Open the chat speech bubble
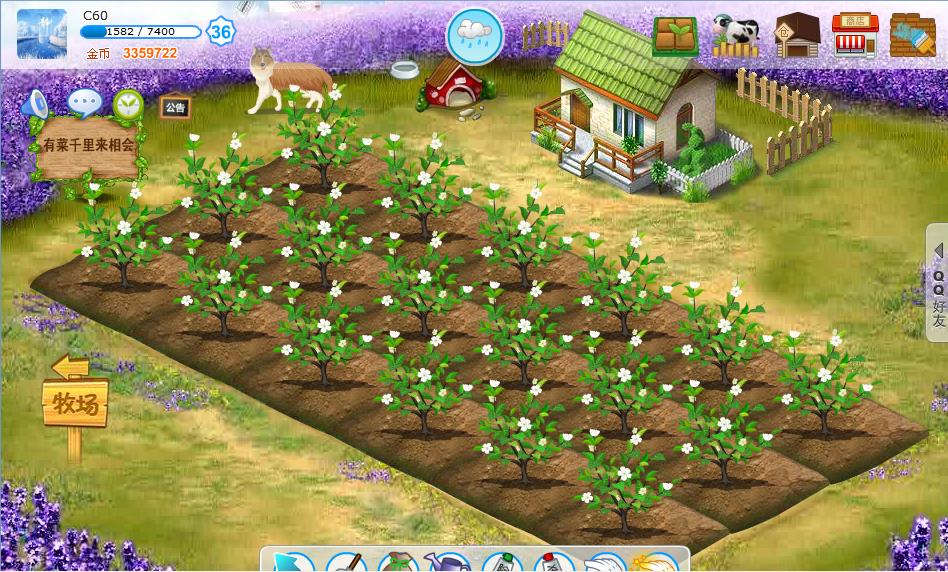This screenshot has width=948, height=572. point(84,102)
